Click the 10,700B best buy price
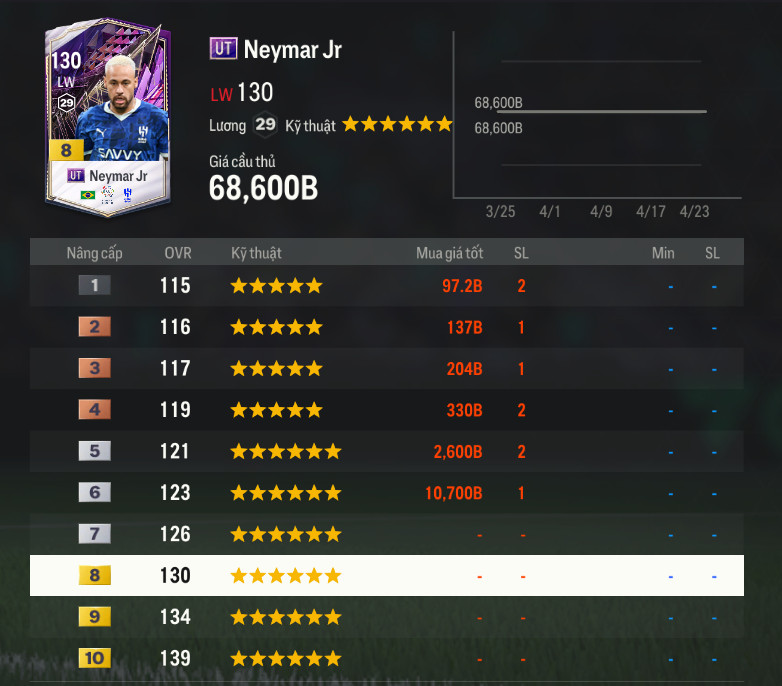 (457, 493)
